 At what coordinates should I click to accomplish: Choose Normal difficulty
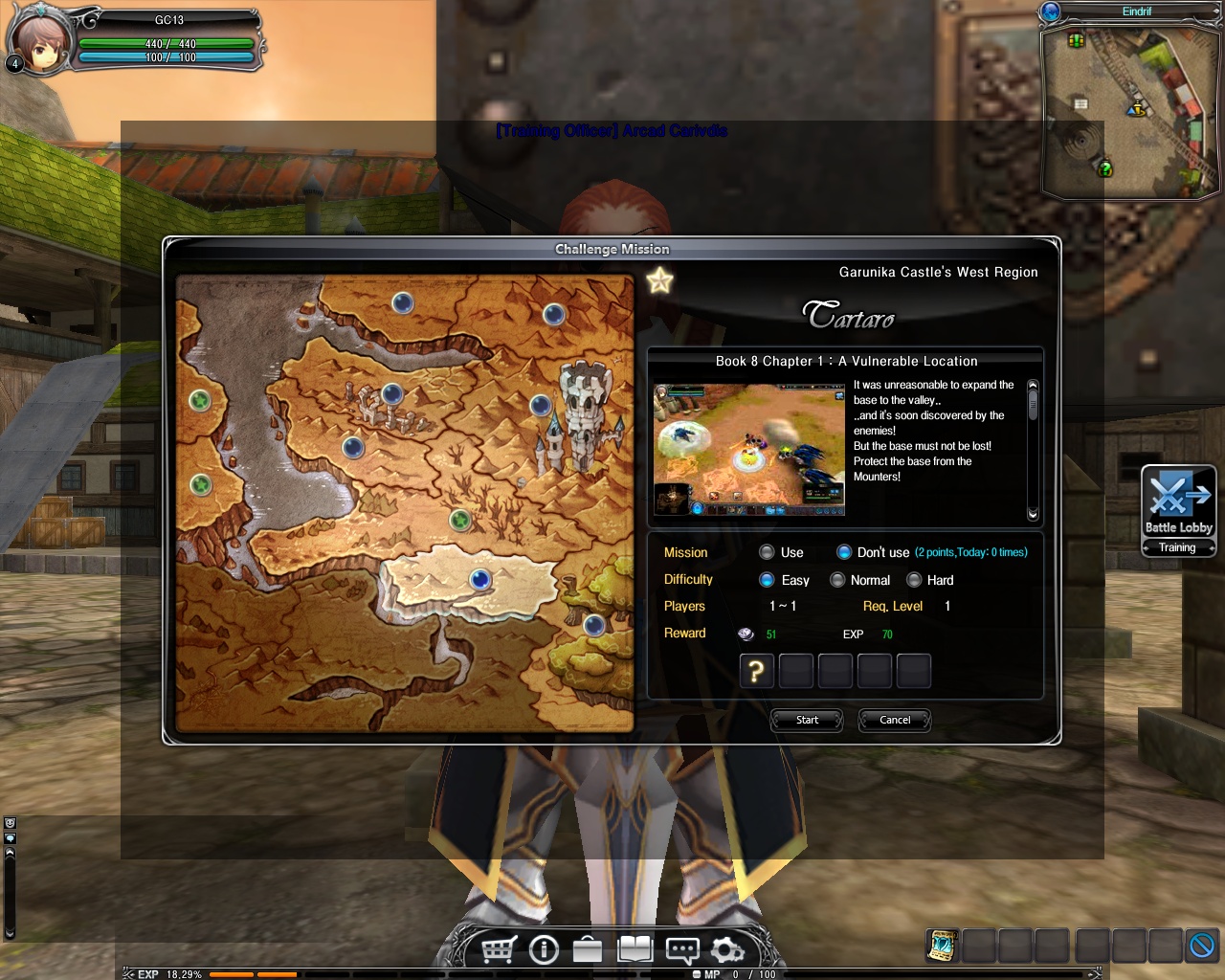837,580
